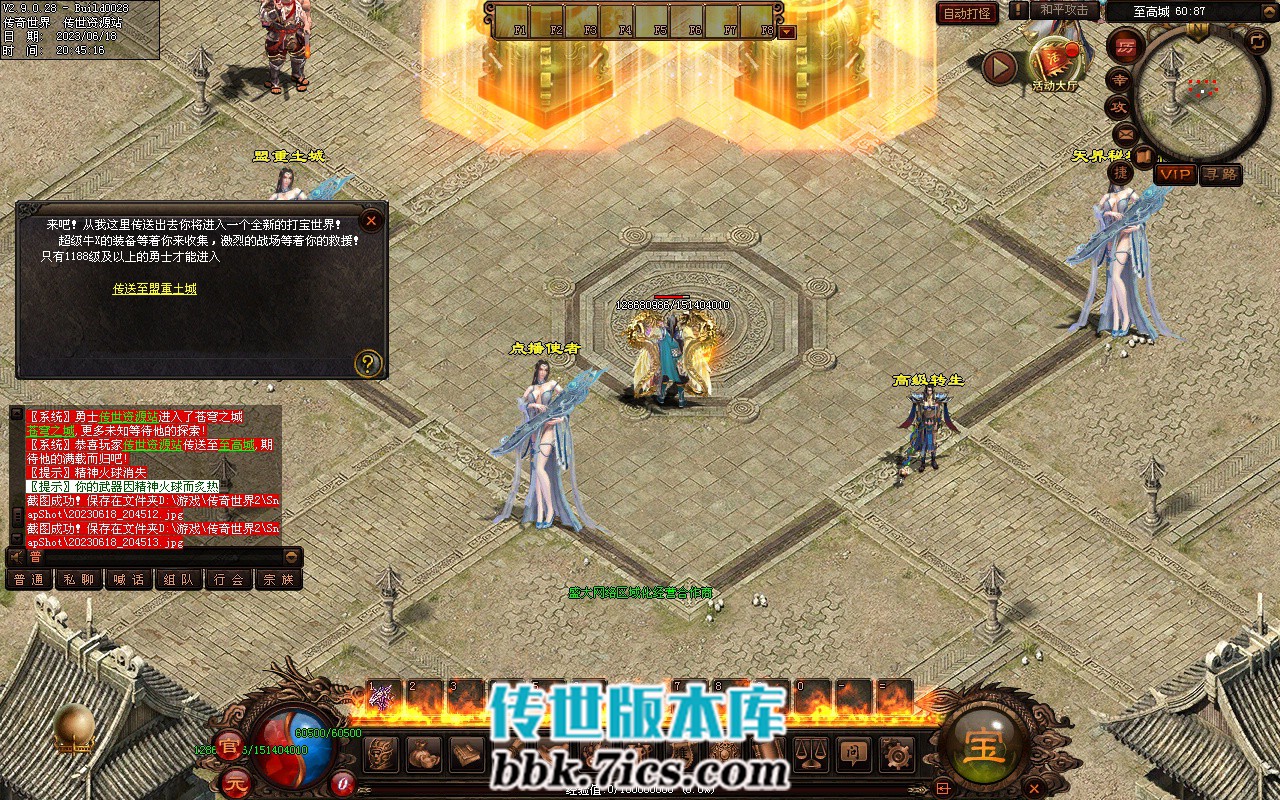The image size is (1280, 800).
Task: Click the minimap refresh arrows button
Action: [1259, 41]
